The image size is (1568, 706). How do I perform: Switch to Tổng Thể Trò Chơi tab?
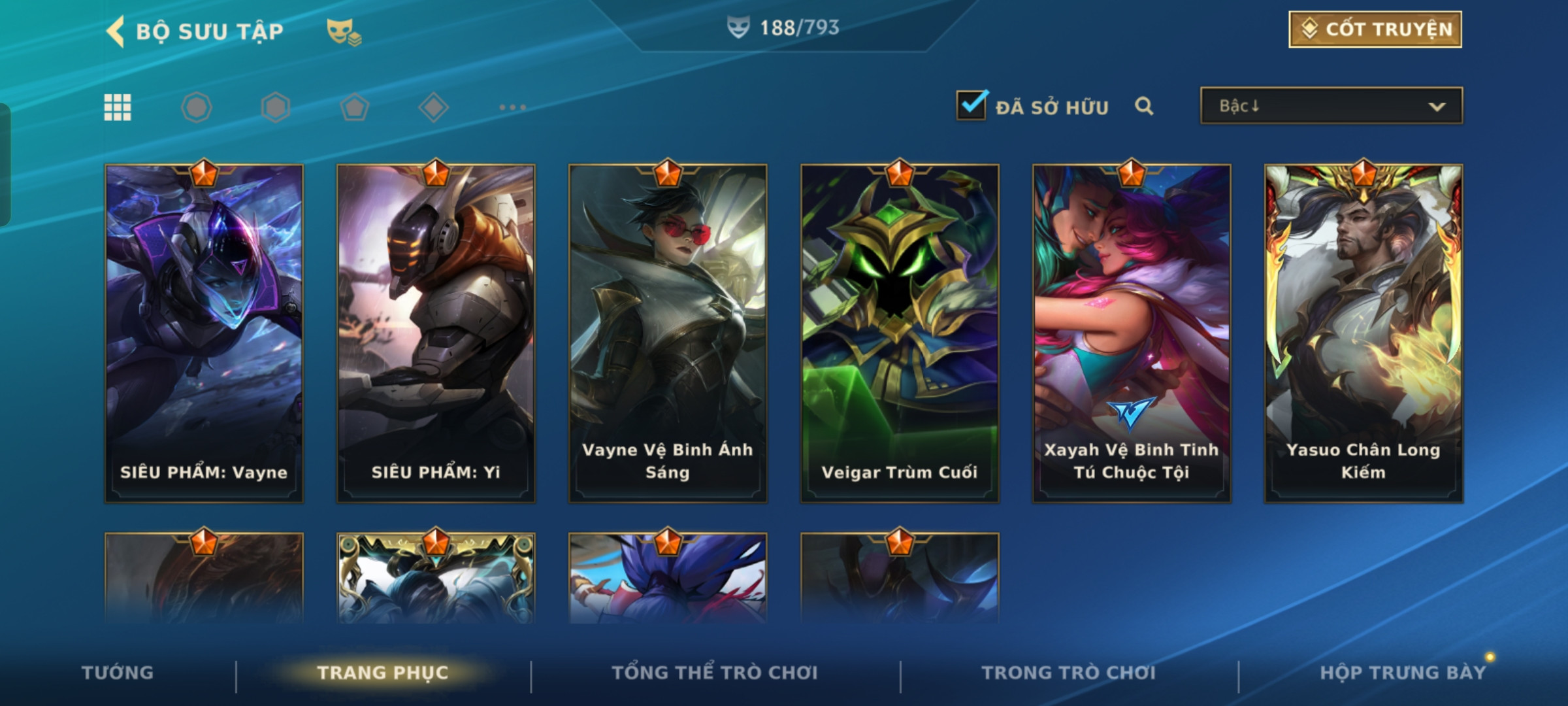click(x=715, y=672)
